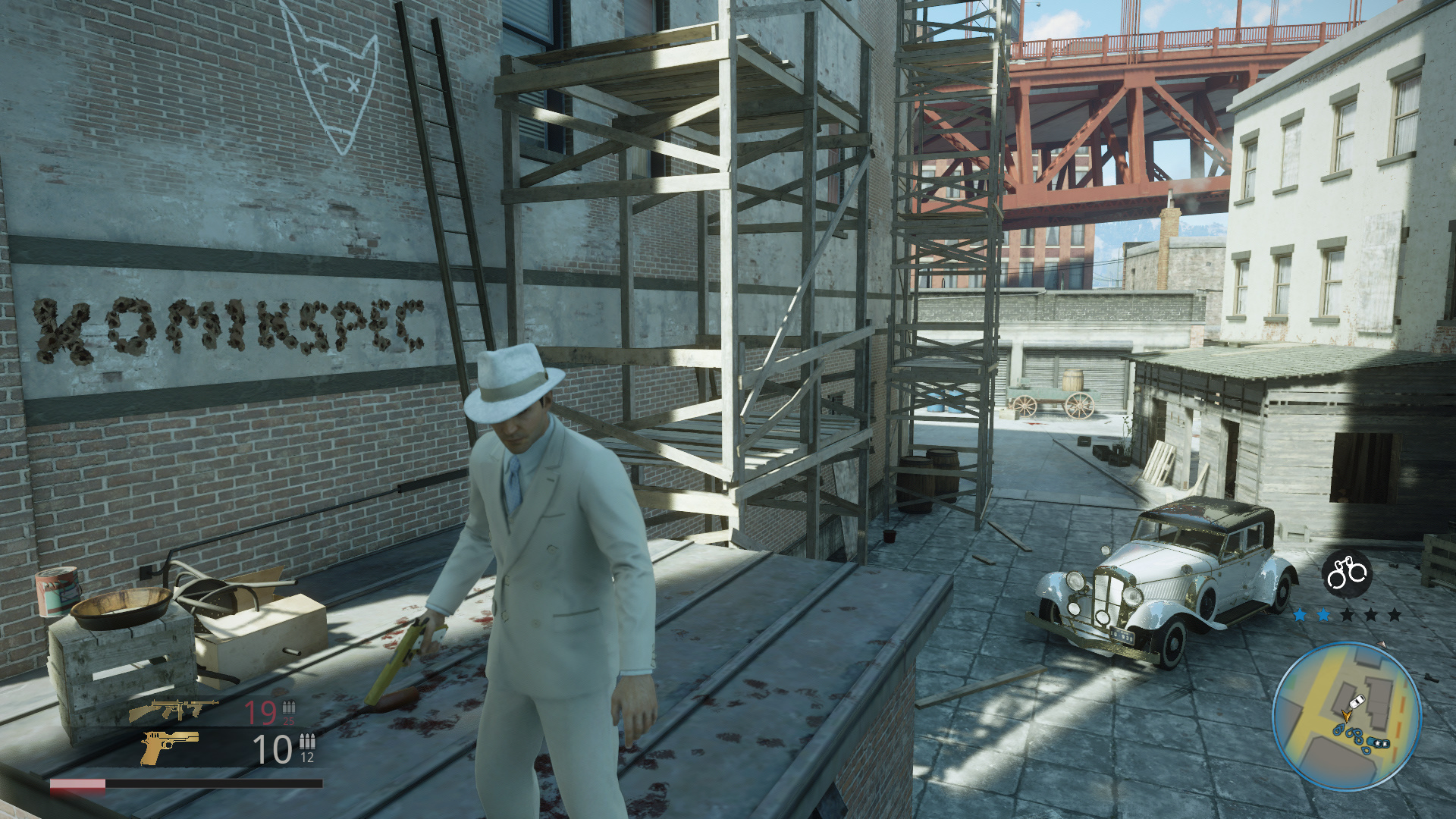Select the Thompson submachine gun weapon icon
Screen dimensions: 1456x819
coord(173,710)
